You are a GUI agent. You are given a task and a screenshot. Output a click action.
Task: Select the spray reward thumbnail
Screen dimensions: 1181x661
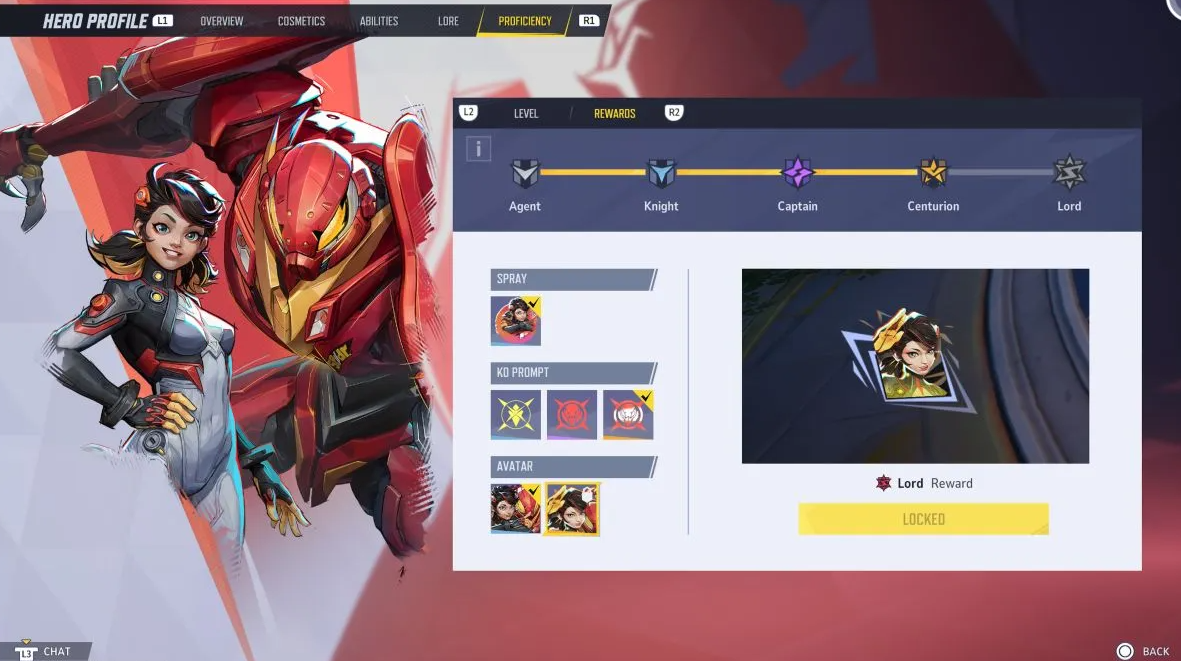(x=516, y=321)
